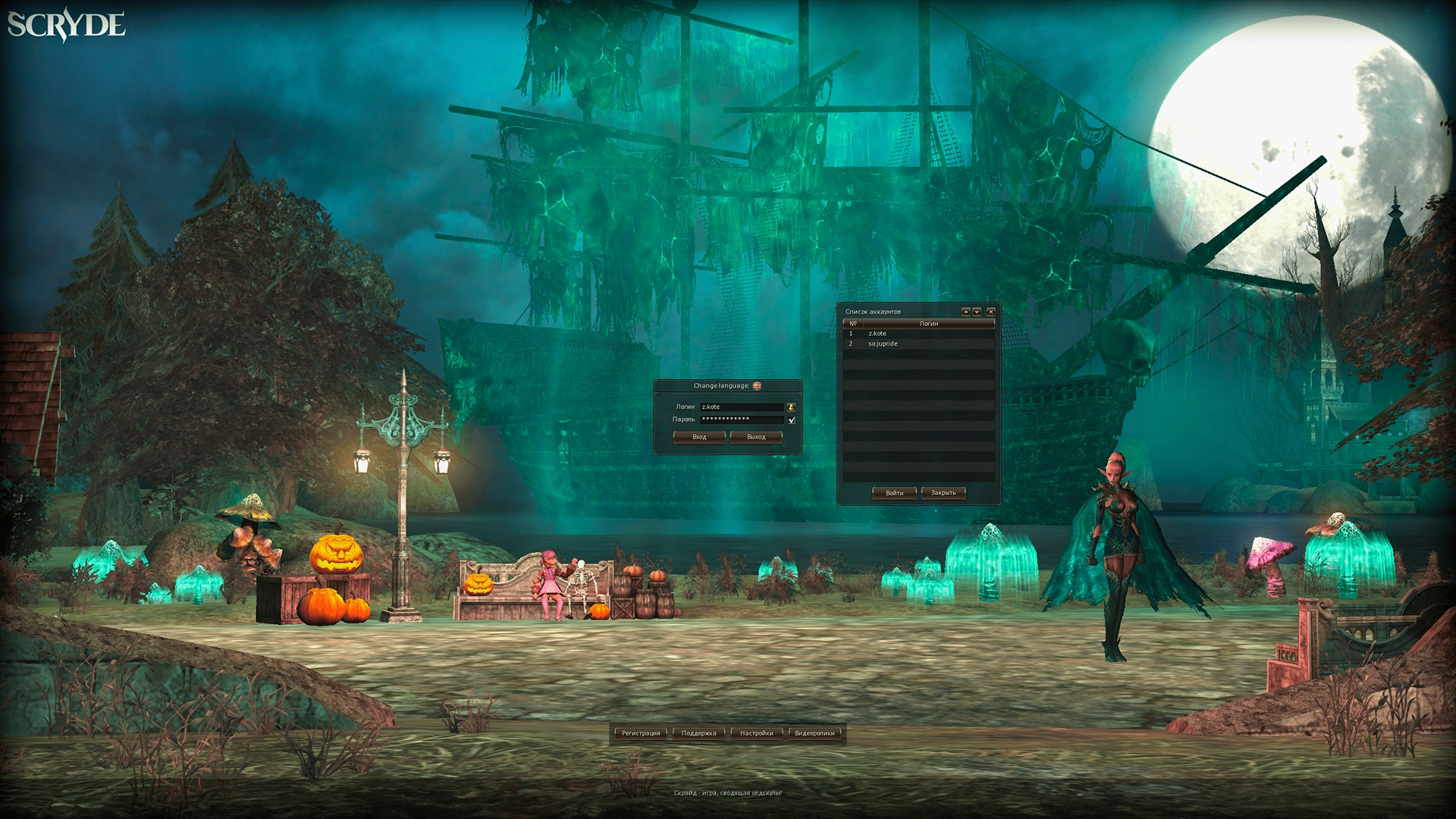1456x819 pixels.
Task: Toggle the save password checkbox
Action: (x=792, y=420)
